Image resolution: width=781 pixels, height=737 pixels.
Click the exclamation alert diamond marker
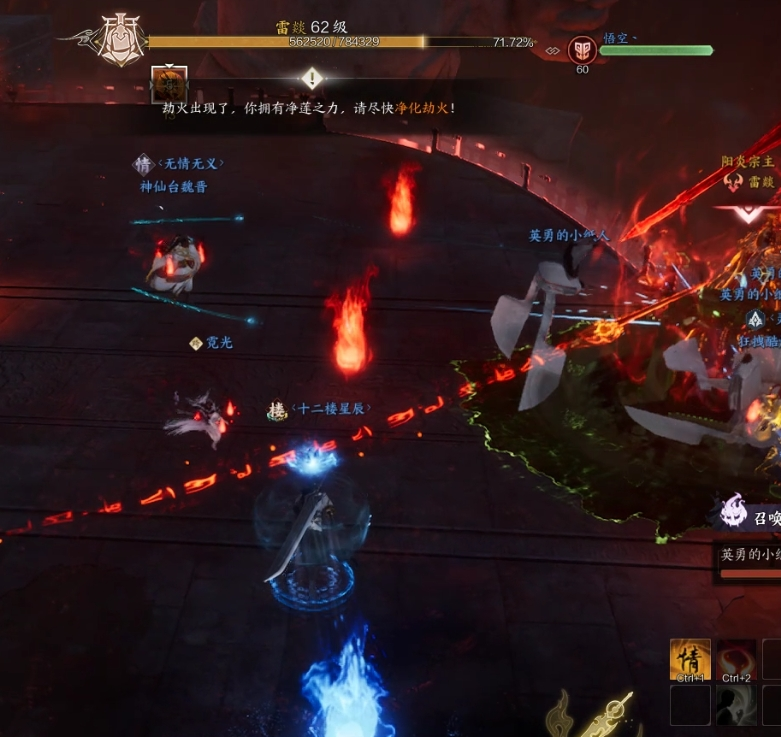tap(312, 78)
